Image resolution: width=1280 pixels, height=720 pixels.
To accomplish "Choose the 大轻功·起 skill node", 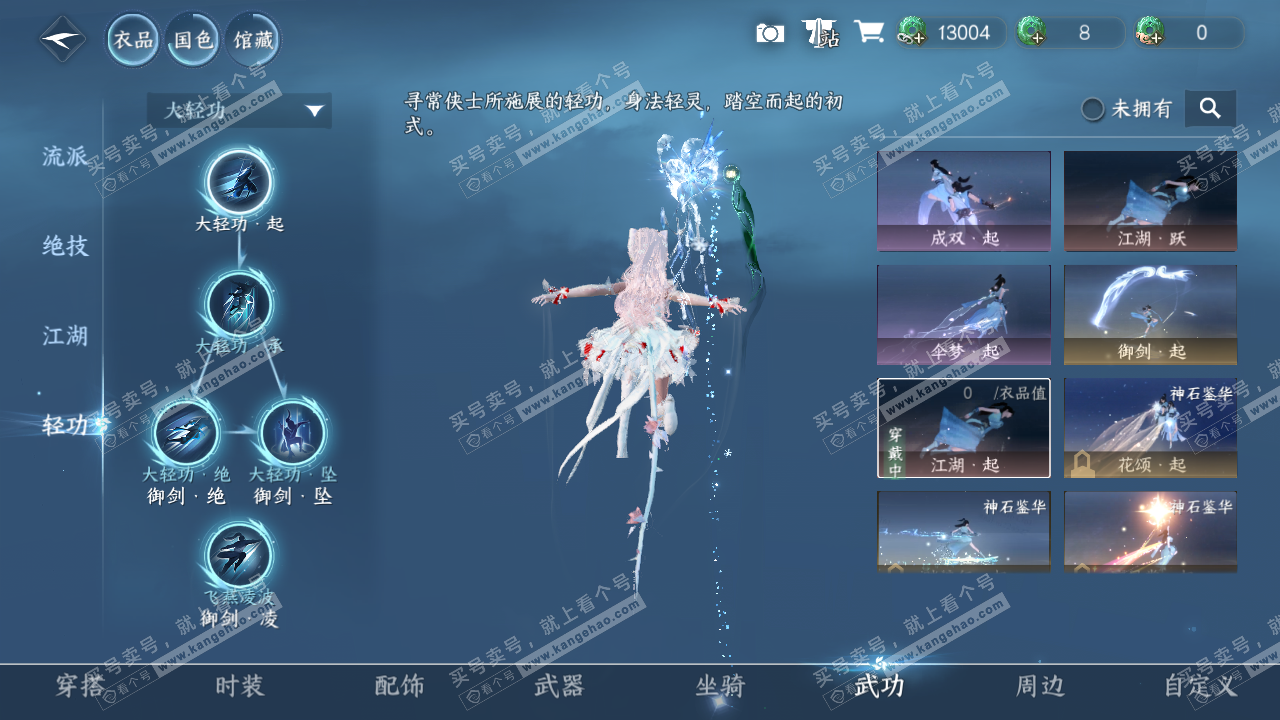I will pos(240,183).
